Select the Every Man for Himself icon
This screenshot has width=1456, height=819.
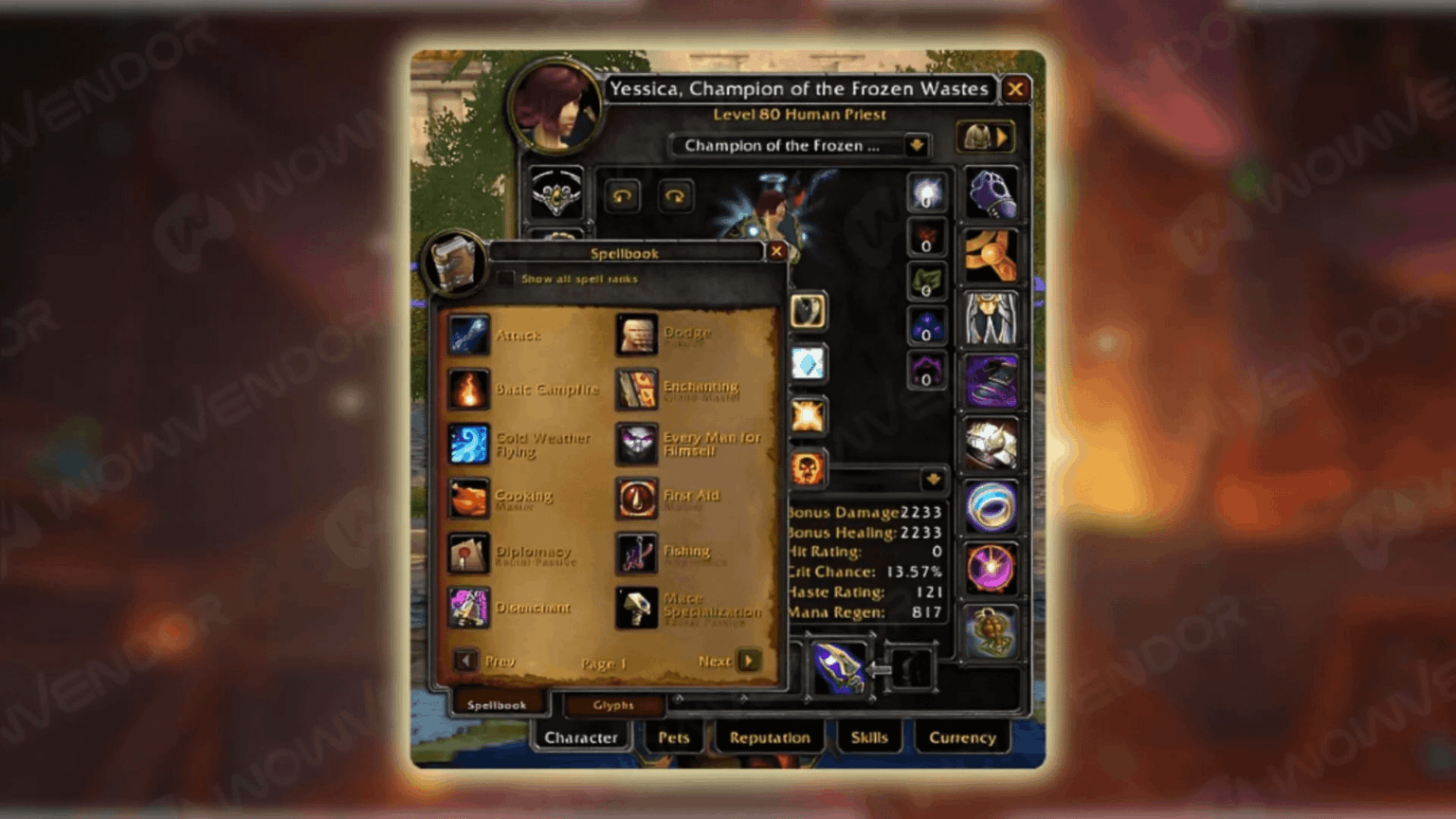pos(636,444)
